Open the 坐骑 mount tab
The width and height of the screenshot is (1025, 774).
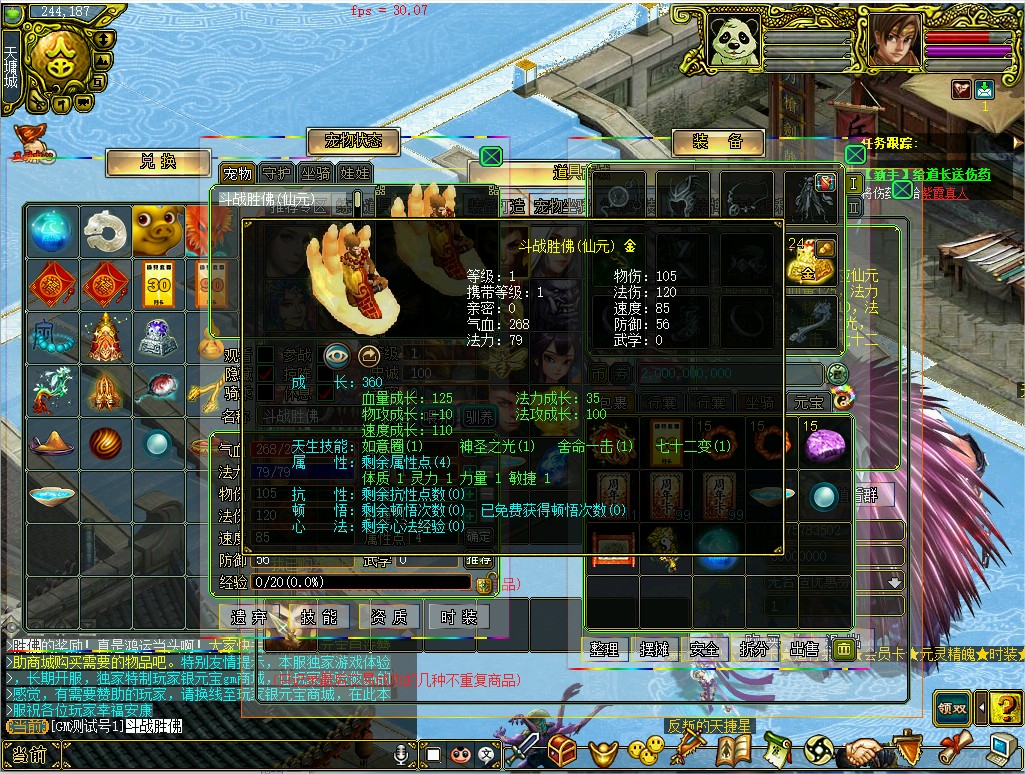pyautogui.click(x=315, y=174)
